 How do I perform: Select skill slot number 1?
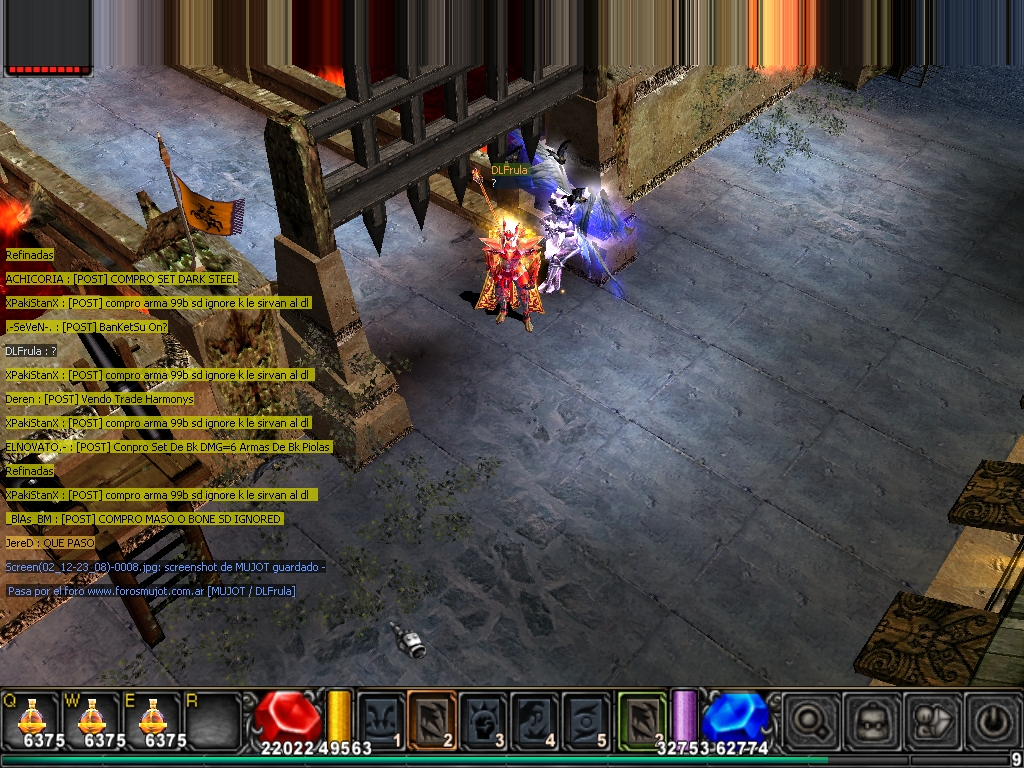[x=382, y=718]
